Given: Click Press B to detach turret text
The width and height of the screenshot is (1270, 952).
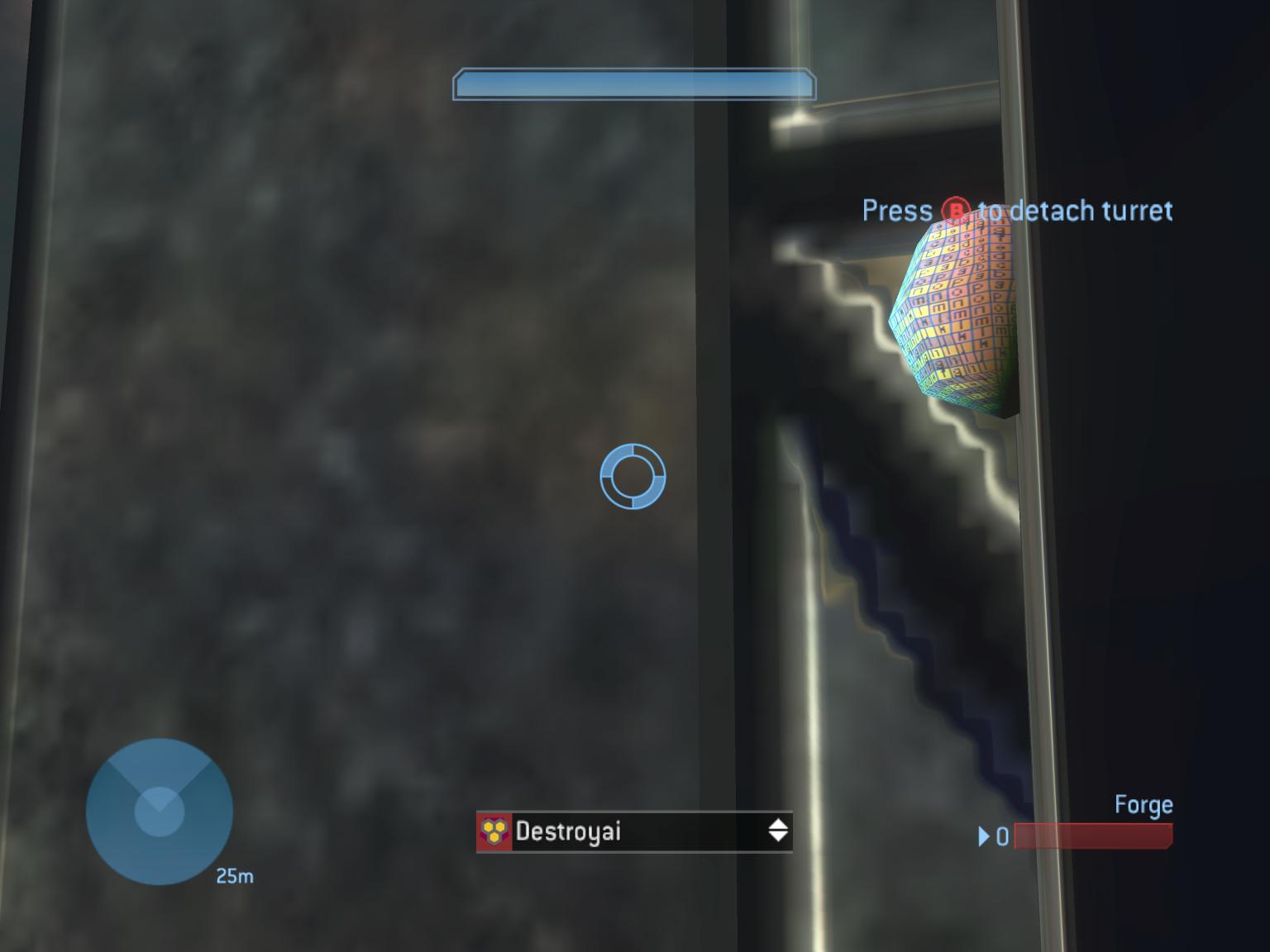Looking at the screenshot, I should (1017, 212).
